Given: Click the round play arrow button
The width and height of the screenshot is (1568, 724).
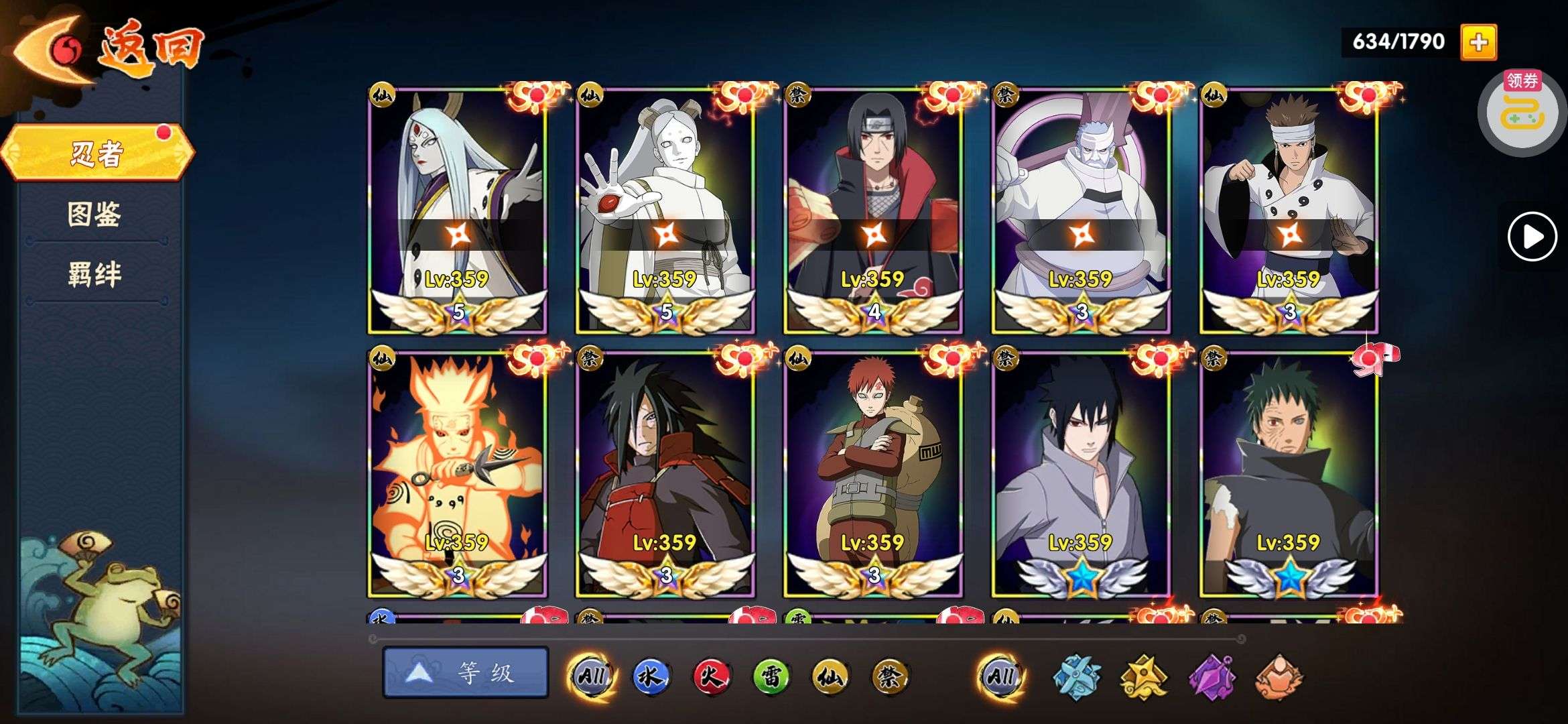Looking at the screenshot, I should point(1532,237).
